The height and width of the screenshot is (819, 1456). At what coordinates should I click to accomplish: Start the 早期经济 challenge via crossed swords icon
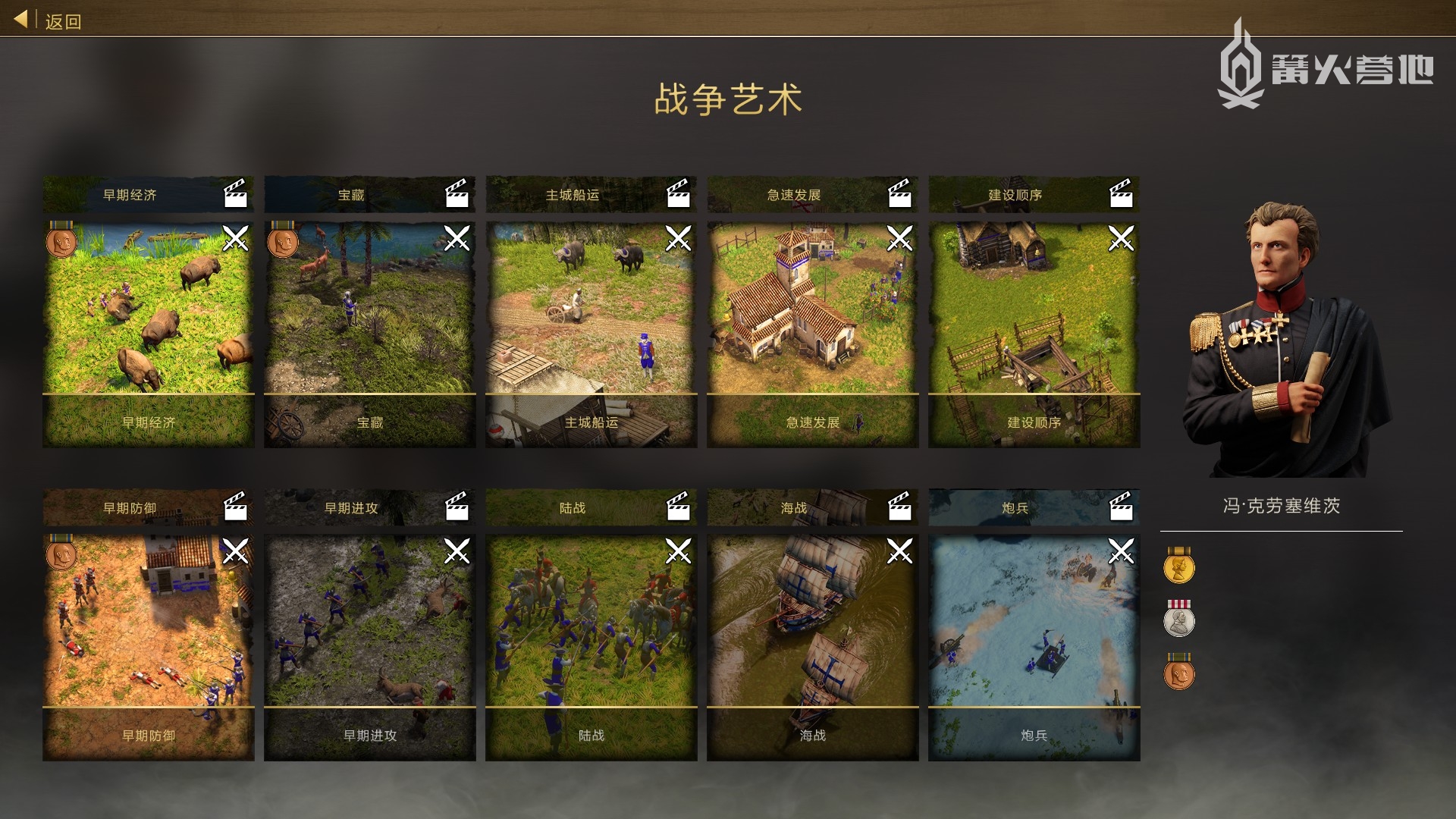tap(237, 240)
